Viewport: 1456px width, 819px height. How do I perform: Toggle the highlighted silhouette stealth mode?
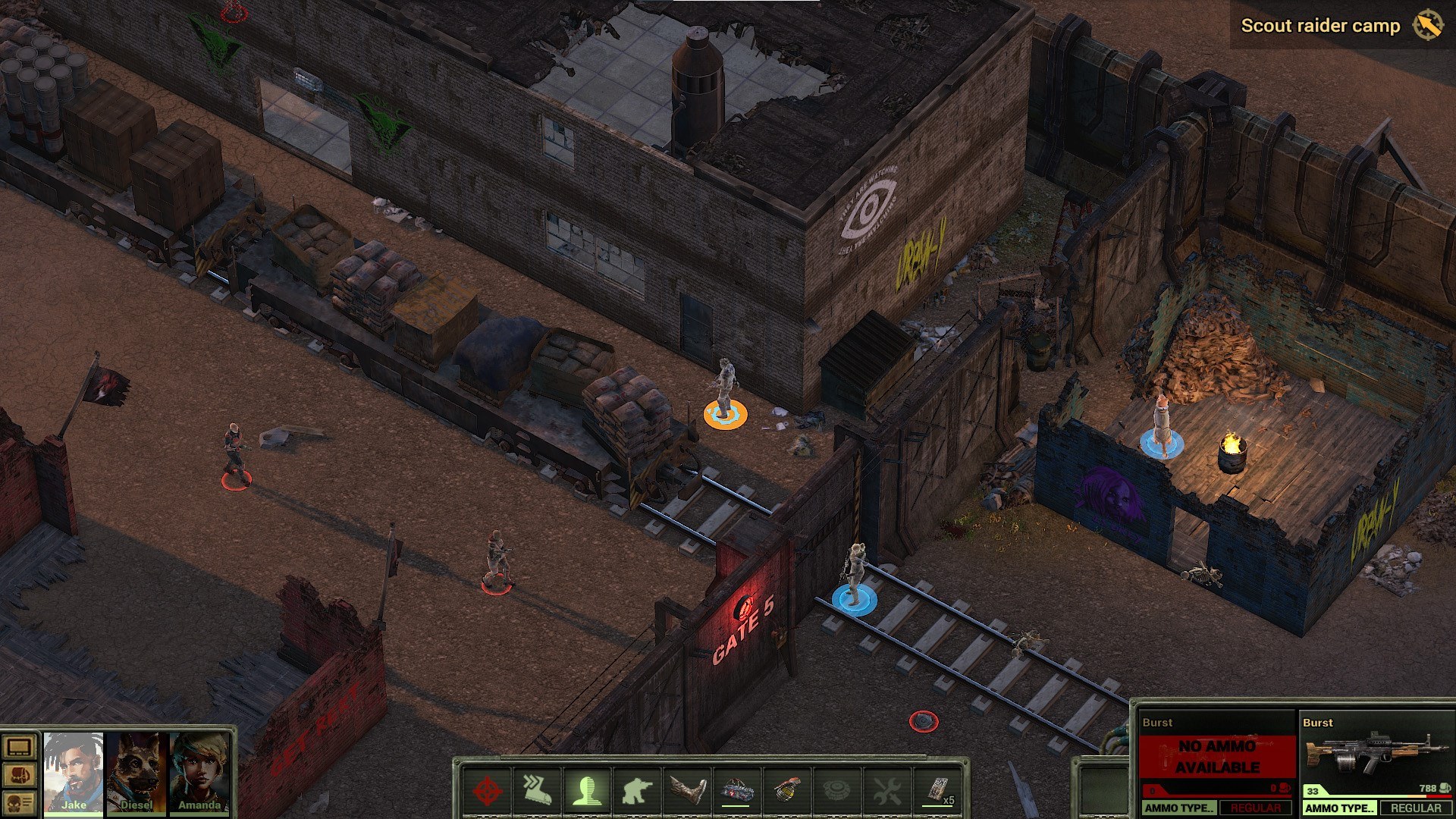point(586,791)
